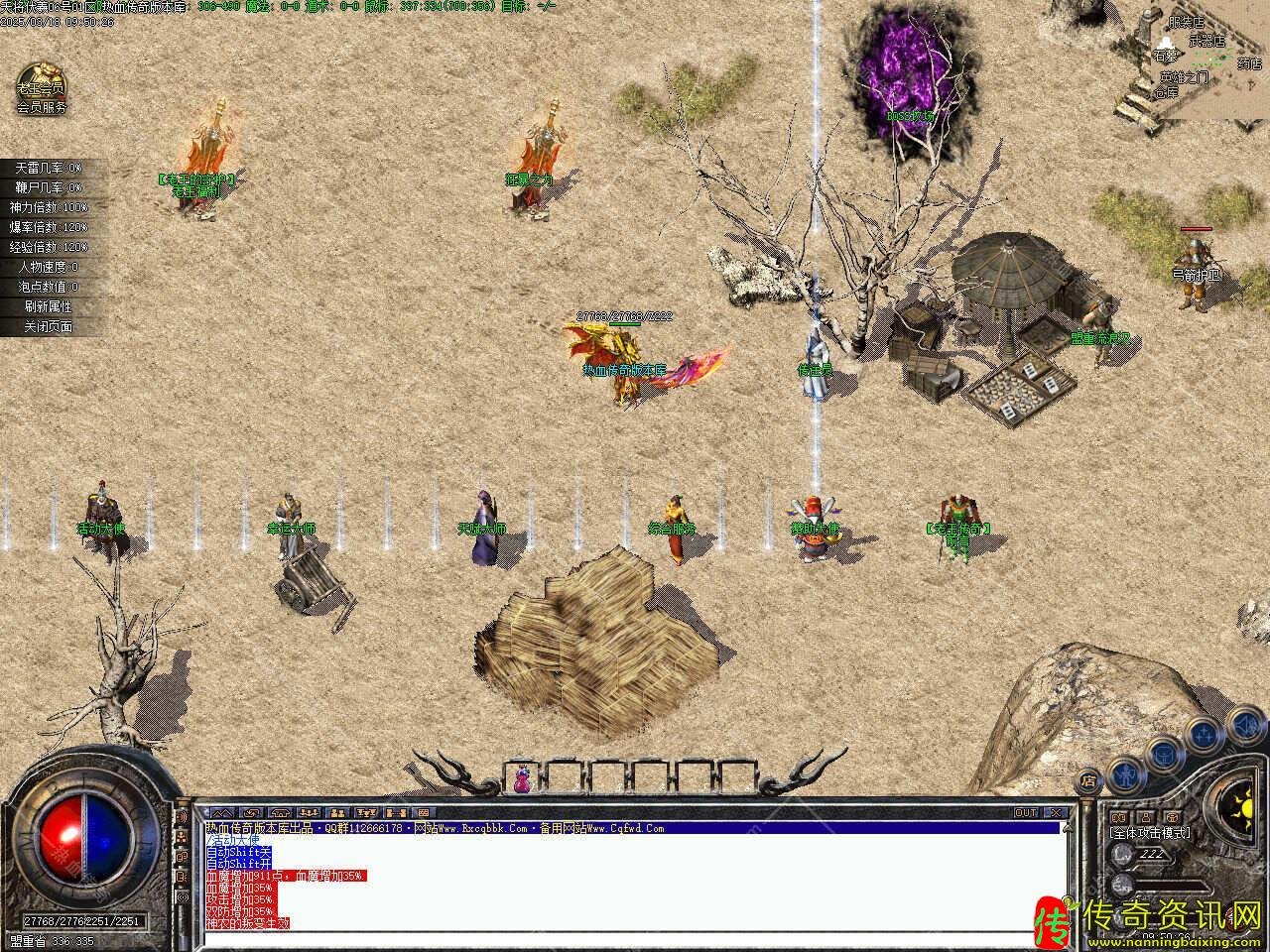This screenshot has width=1270, height=952.
Task: Select the pink potion in the belt slot
Action: [x=522, y=779]
